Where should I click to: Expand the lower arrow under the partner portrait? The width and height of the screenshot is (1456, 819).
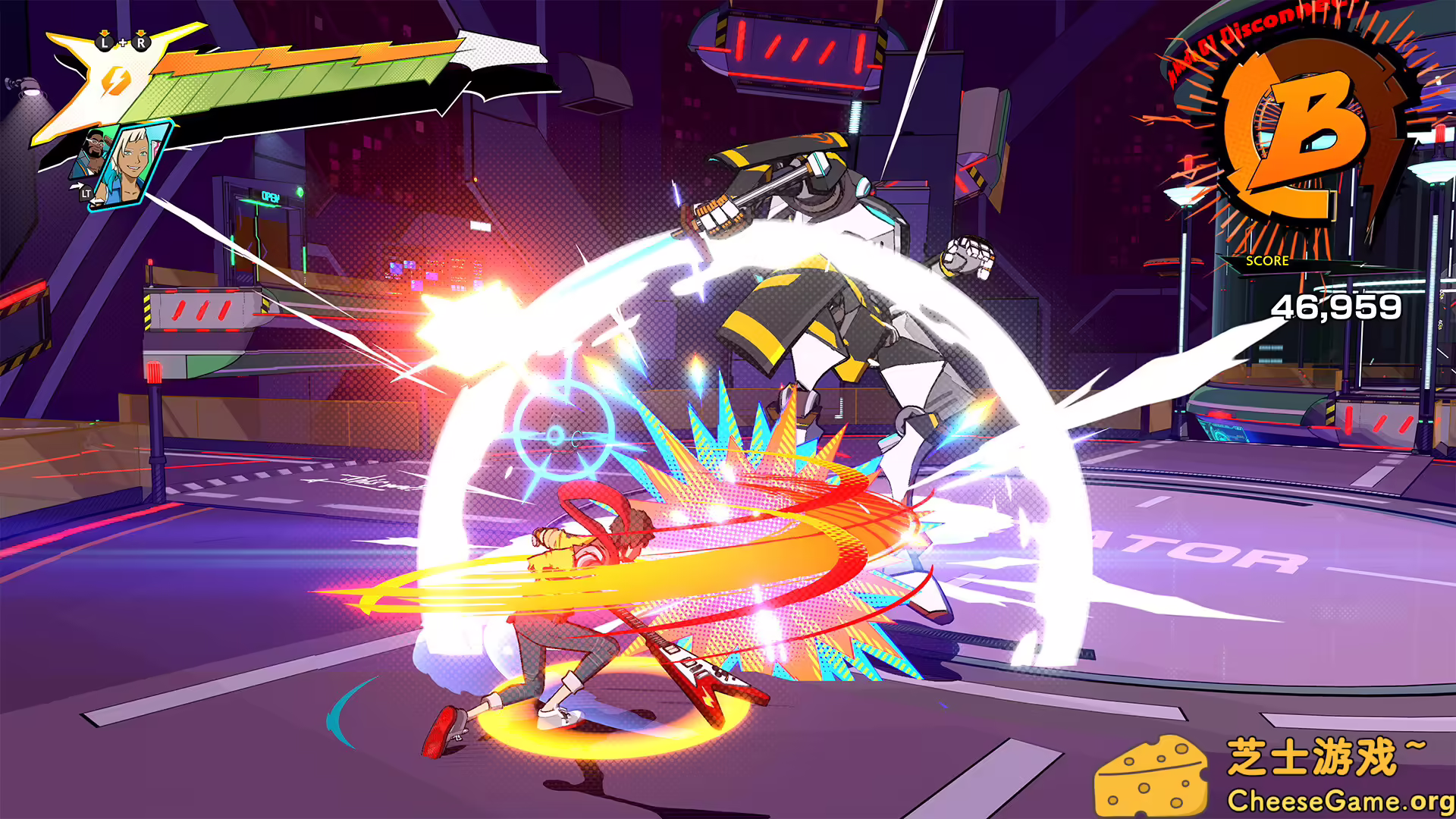[96, 201]
